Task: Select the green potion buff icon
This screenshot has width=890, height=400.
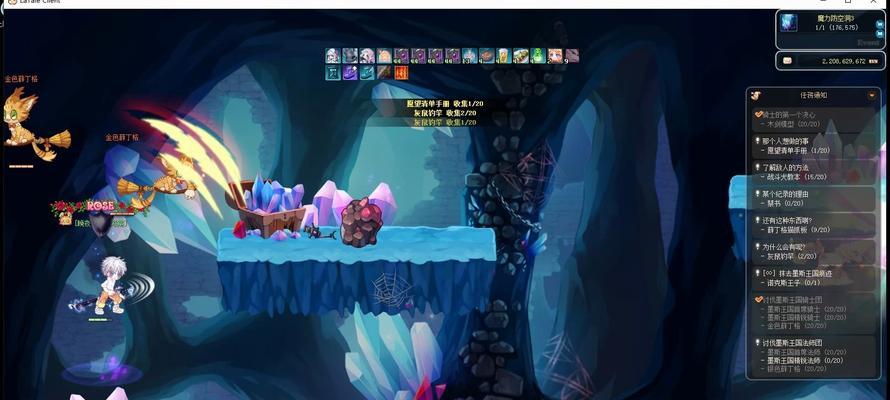Action: pos(538,56)
